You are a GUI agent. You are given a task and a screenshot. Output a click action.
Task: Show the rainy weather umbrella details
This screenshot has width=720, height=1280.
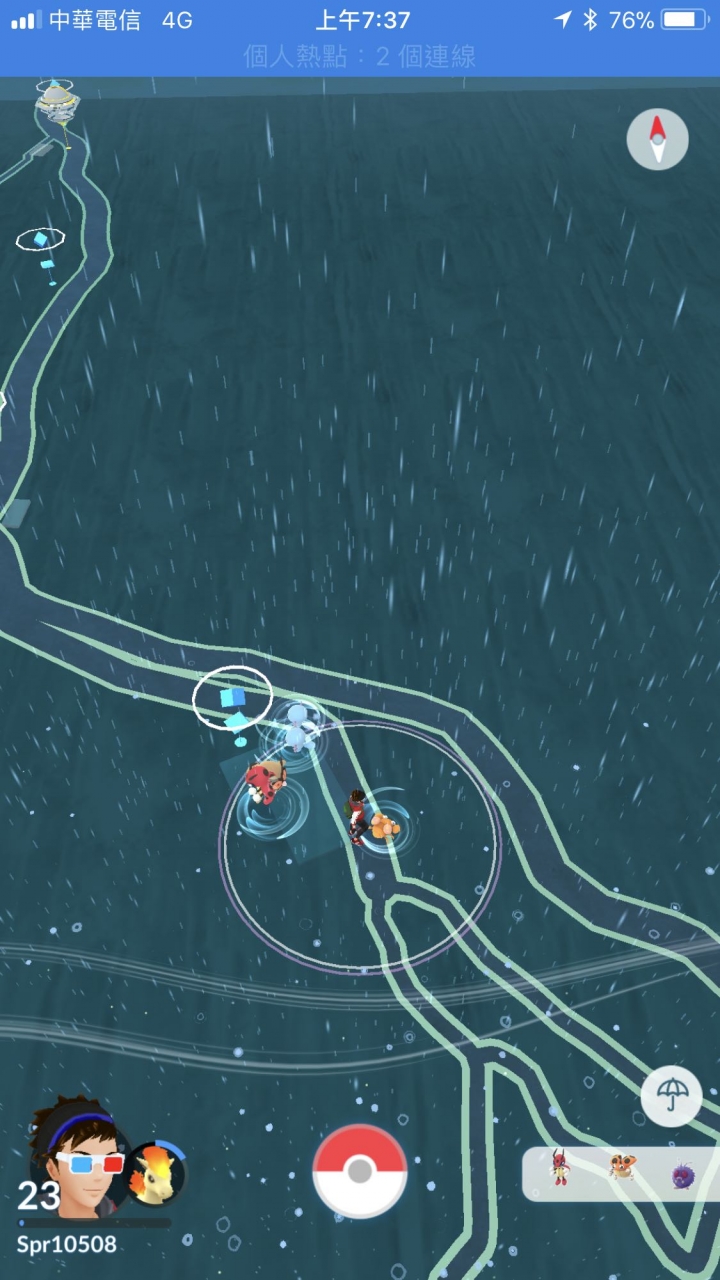(x=671, y=1097)
